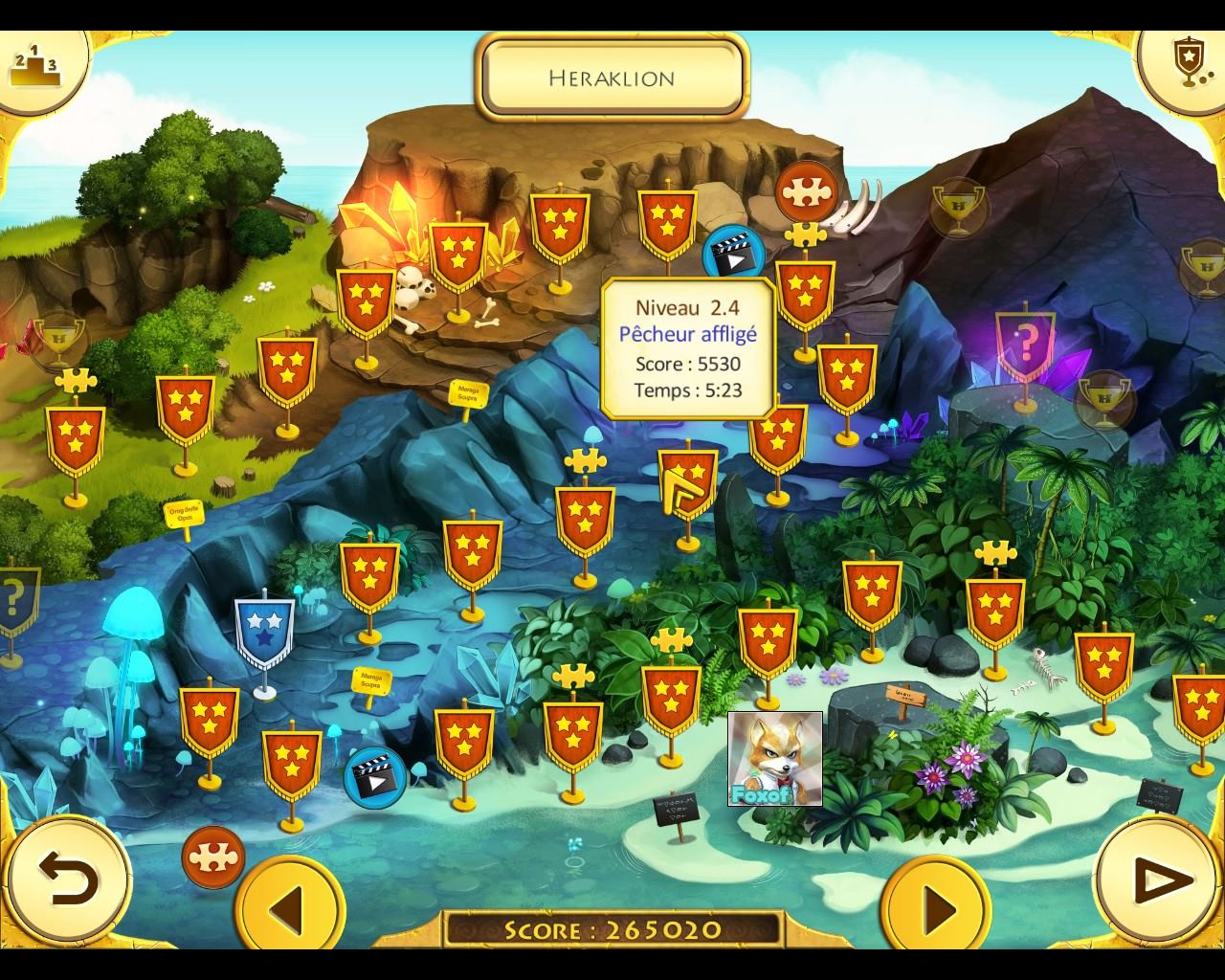Screen dimensions: 1225x980
Task: Choose the Niveau 2.4 flag with the arrow cursor
Action: tap(687, 483)
